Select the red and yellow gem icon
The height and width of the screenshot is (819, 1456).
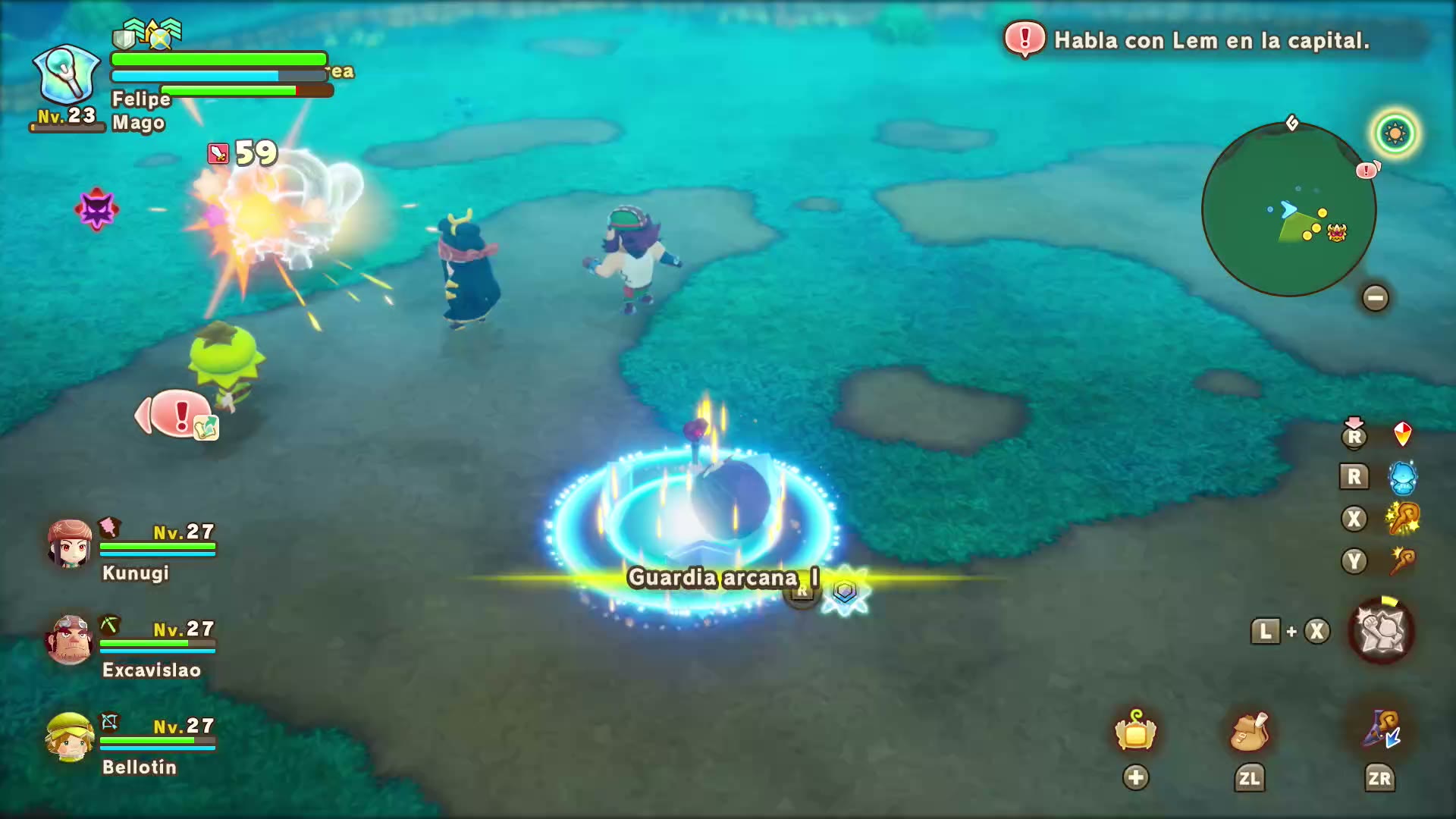[x=1402, y=435]
